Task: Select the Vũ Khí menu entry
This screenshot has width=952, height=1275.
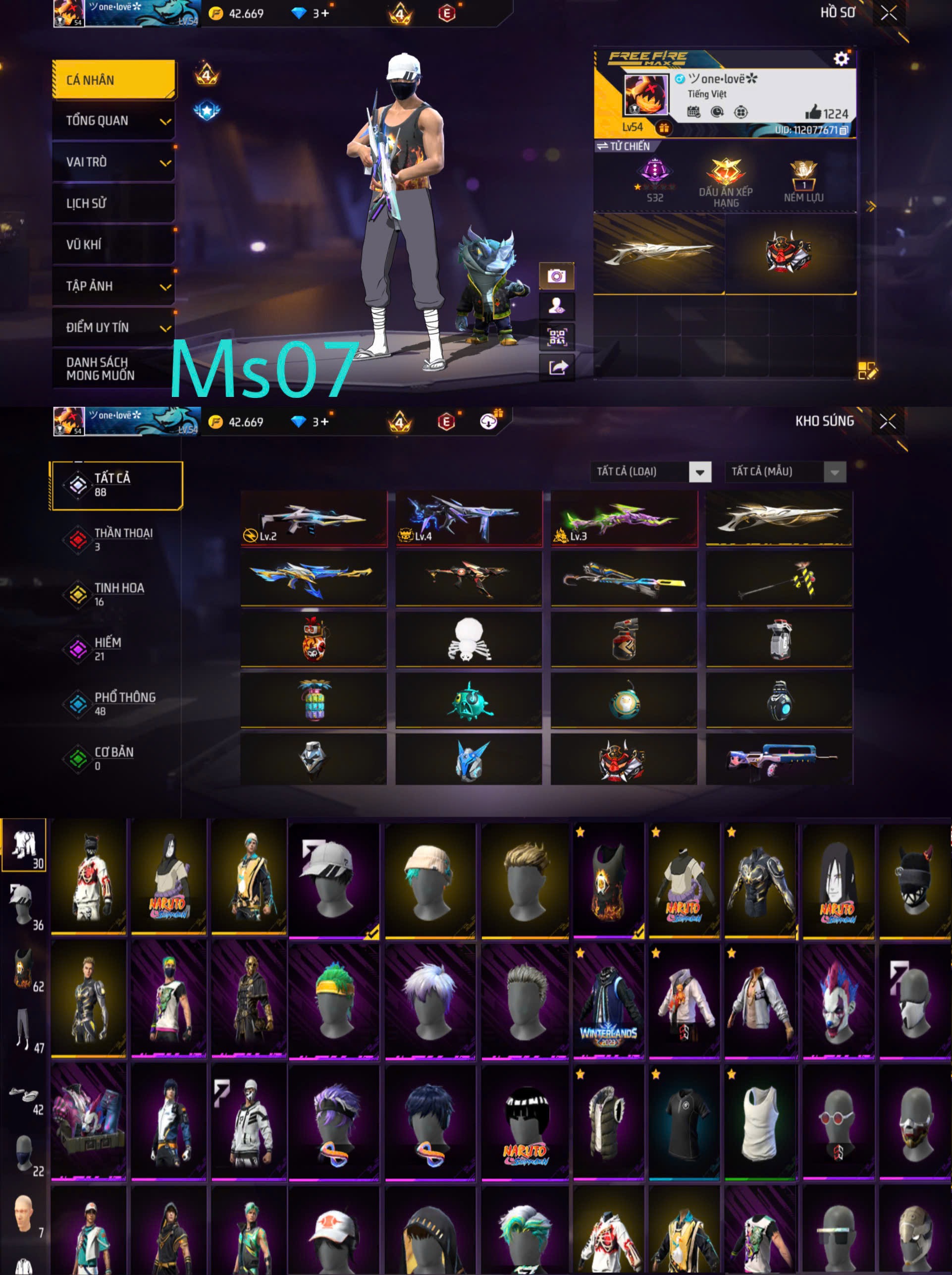Action: (113, 245)
